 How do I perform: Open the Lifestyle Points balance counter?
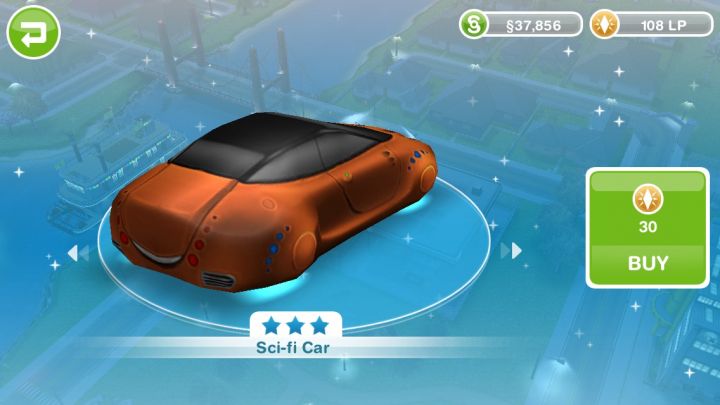(x=651, y=24)
